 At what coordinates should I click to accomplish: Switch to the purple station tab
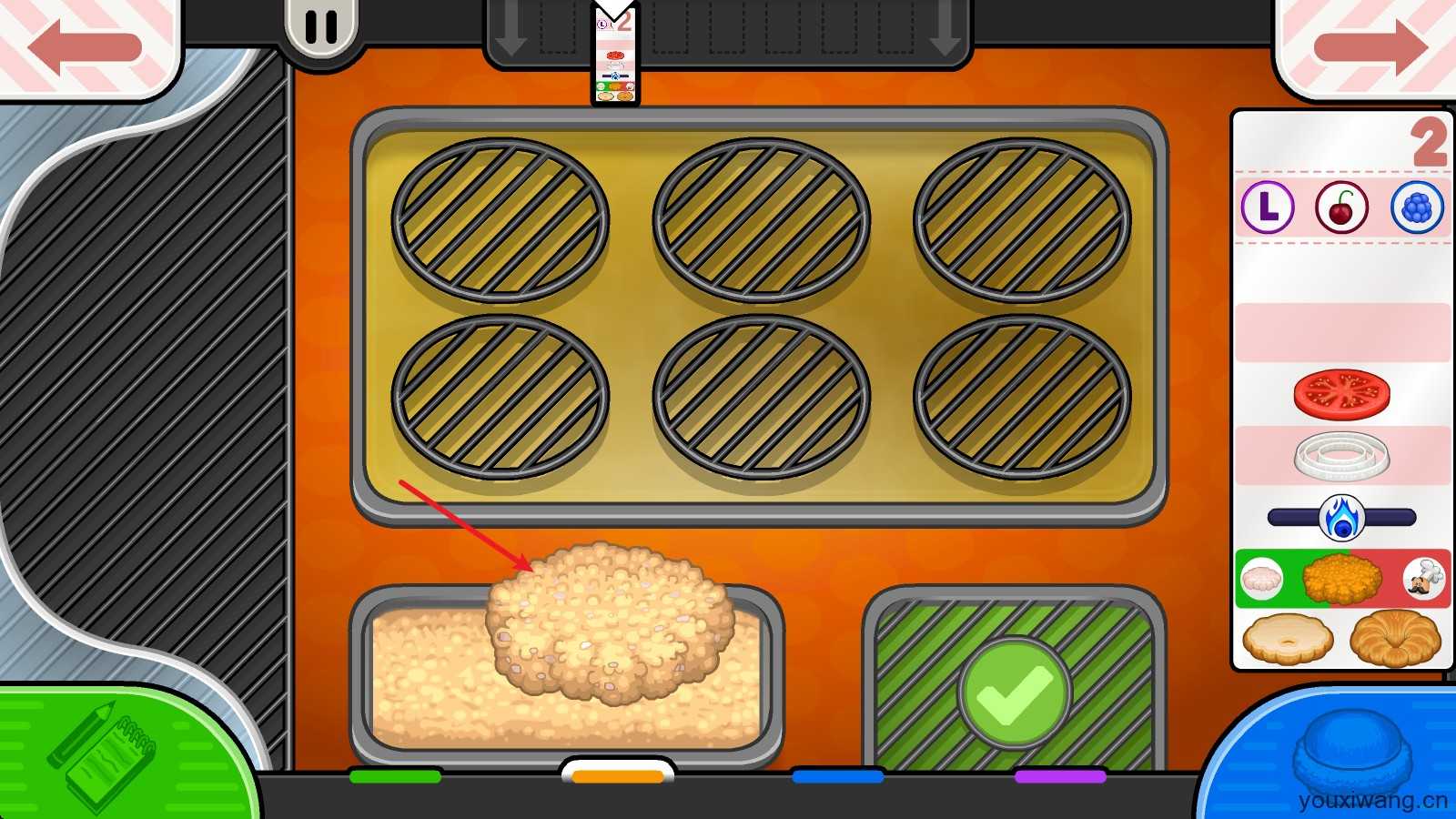click(1060, 776)
